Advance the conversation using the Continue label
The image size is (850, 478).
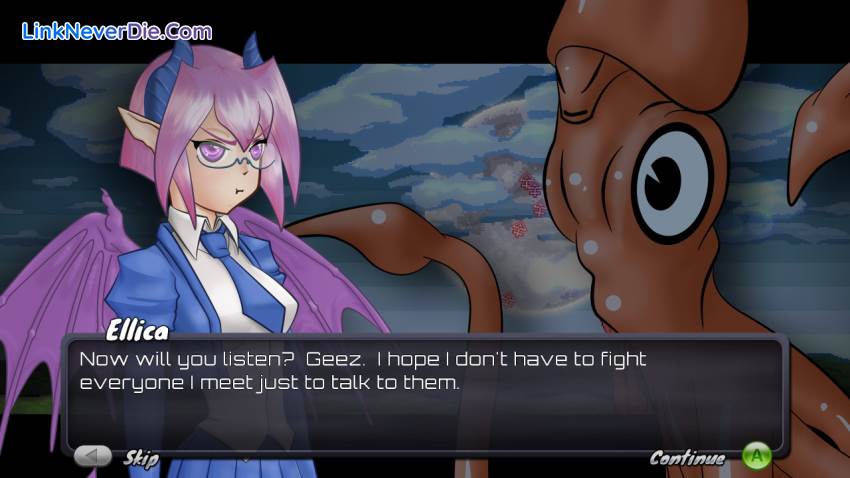point(687,458)
